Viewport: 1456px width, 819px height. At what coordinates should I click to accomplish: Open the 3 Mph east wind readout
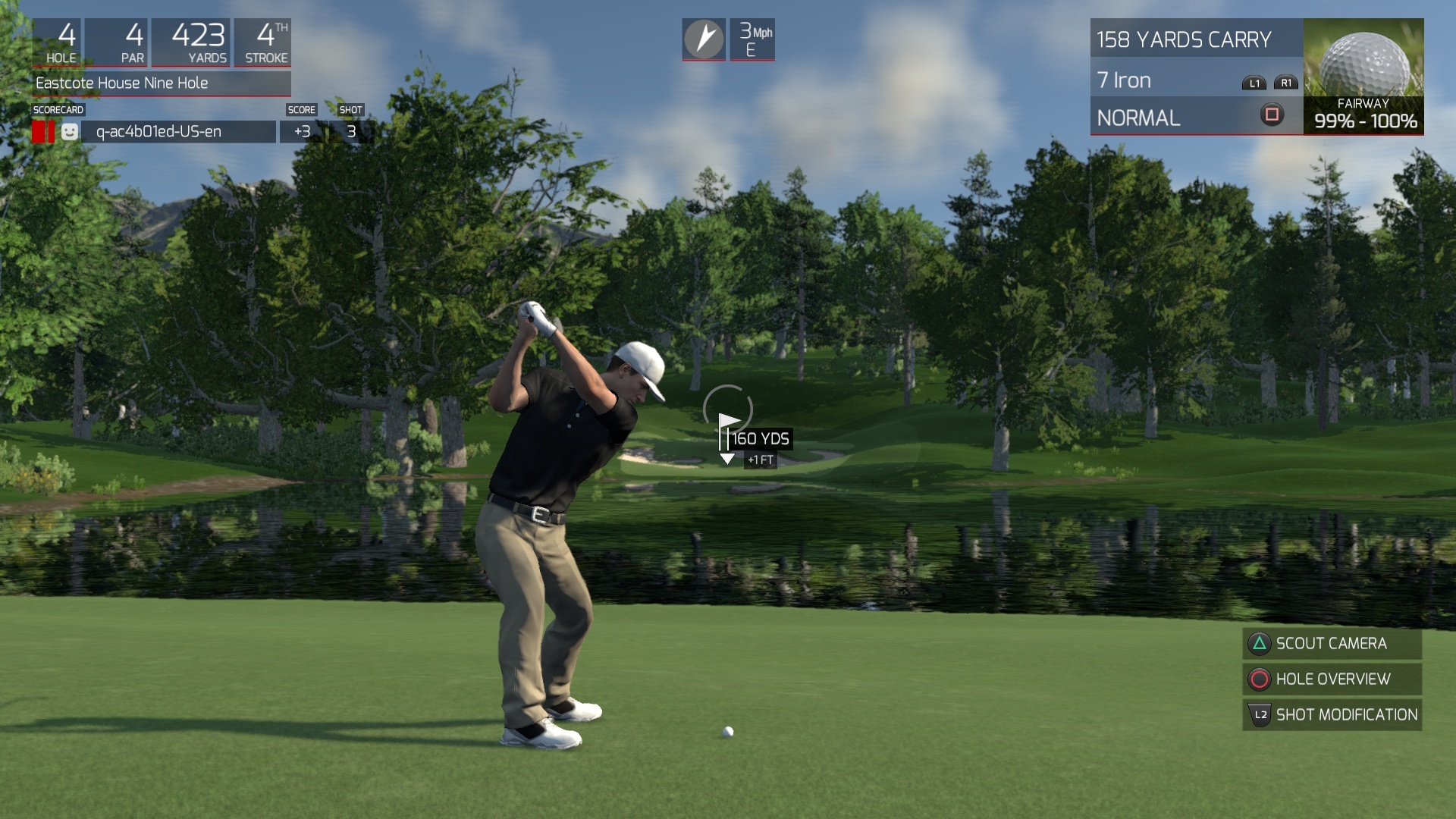(752, 39)
